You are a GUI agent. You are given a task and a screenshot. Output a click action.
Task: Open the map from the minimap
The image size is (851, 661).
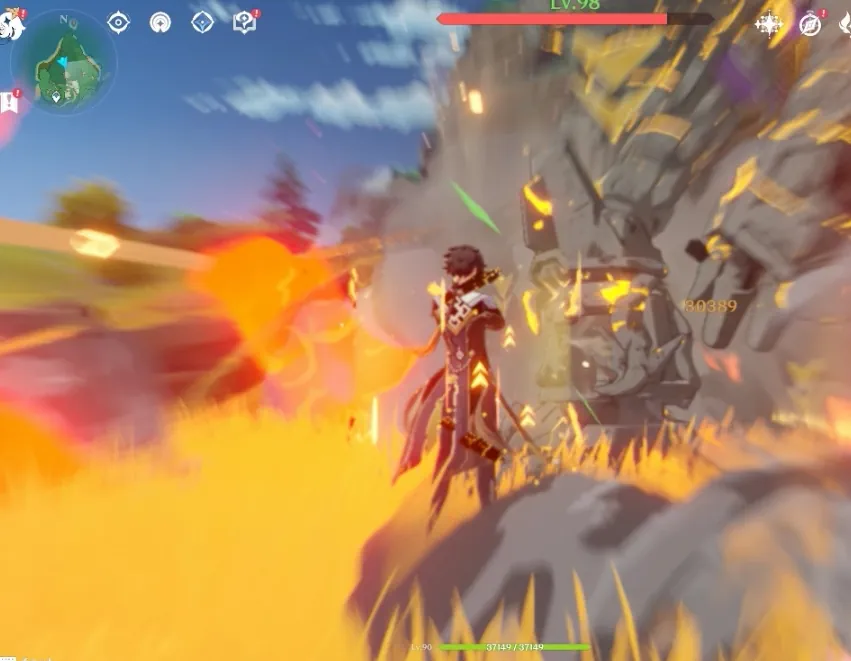click(64, 62)
